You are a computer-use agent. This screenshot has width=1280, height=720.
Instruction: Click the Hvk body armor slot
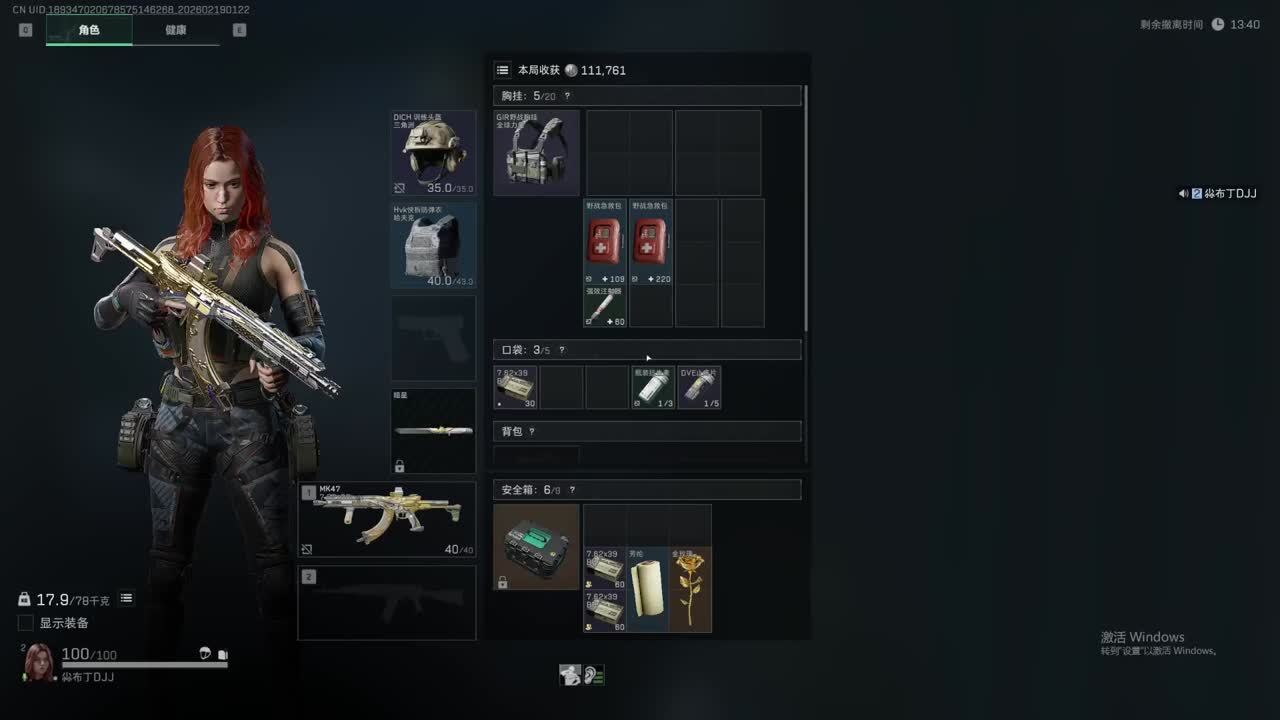click(433, 246)
